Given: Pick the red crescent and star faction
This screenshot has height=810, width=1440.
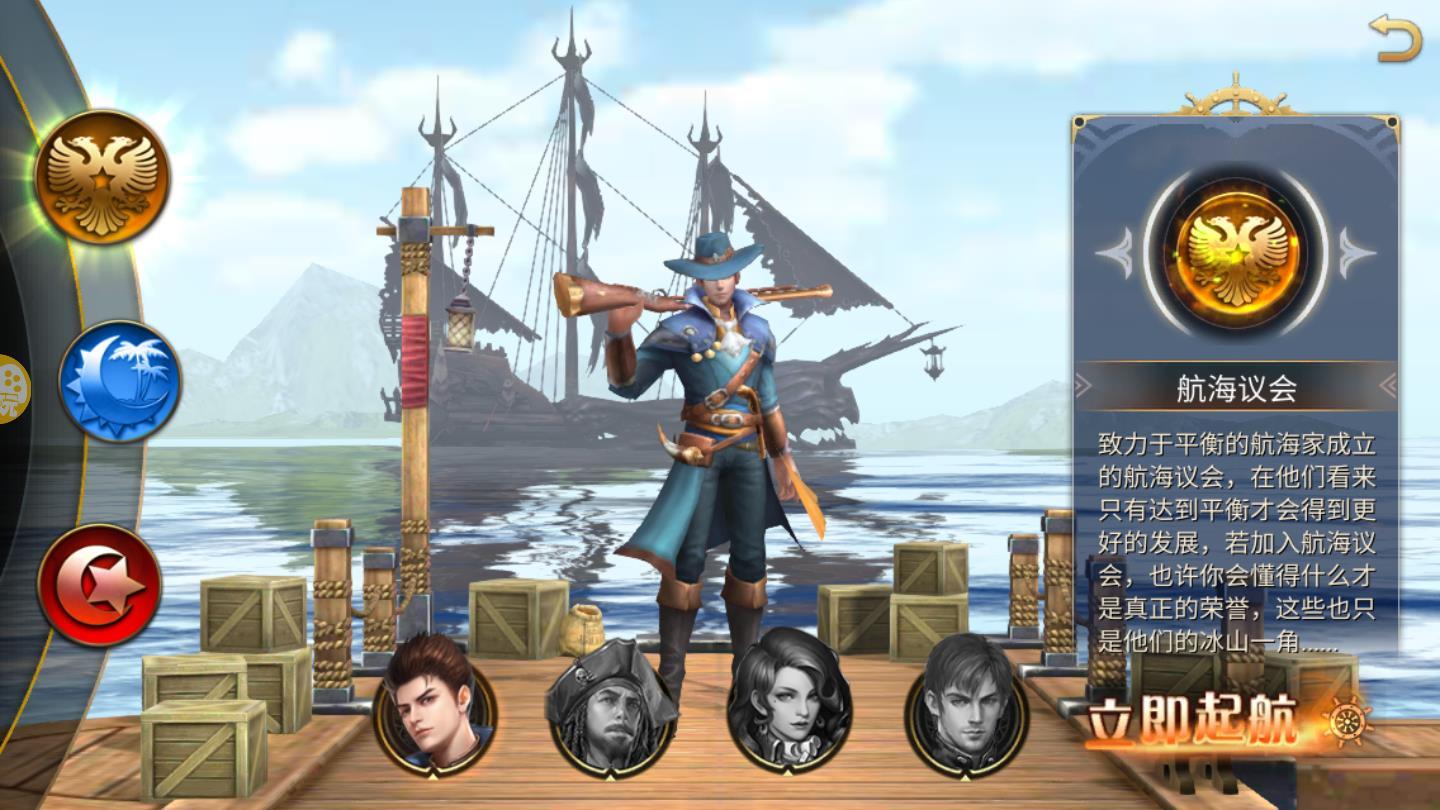Looking at the screenshot, I should click(x=100, y=585).
